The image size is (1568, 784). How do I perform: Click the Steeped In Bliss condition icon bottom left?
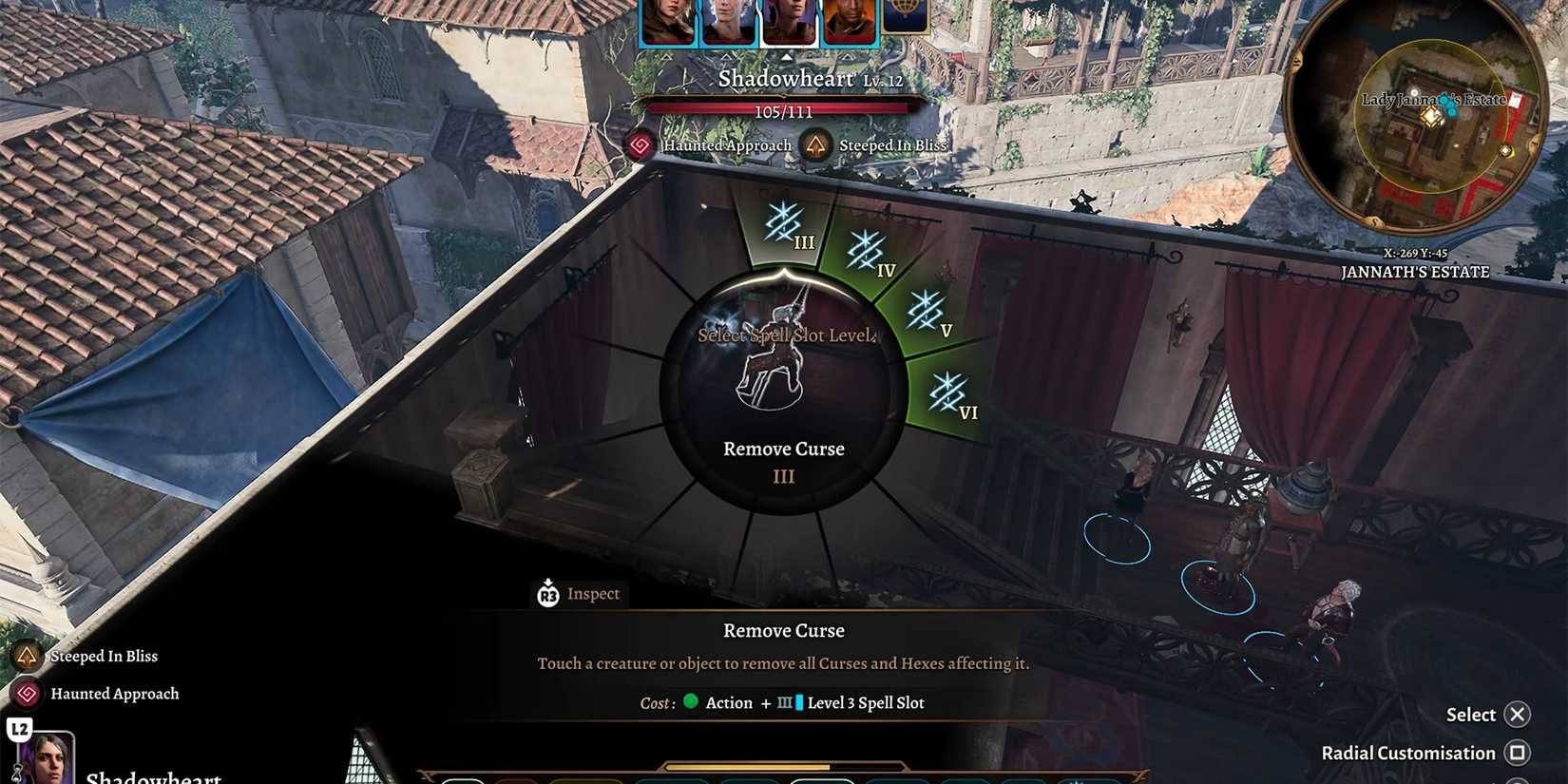click(27, 656)
